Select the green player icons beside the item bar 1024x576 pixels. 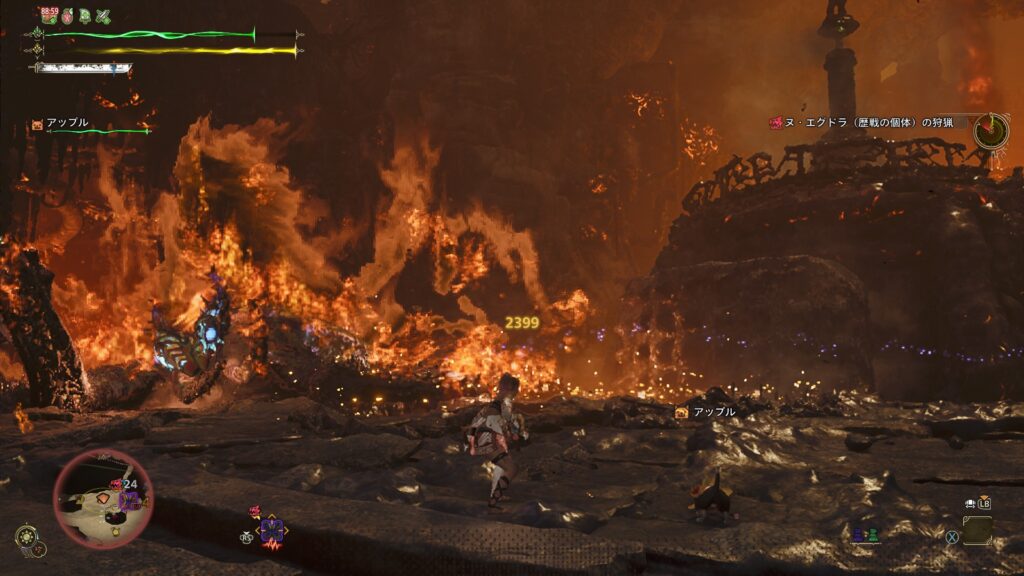(x=865, y=535)
